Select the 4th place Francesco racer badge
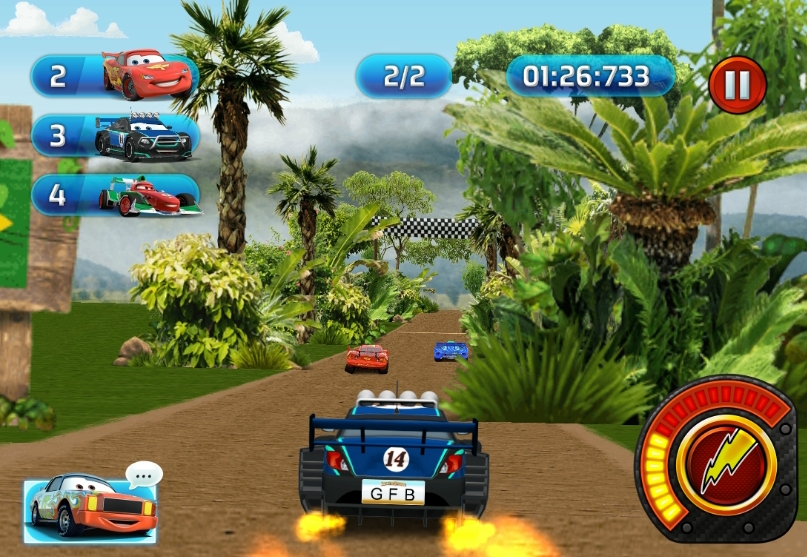807x557 pixels. (x=113, y=195)
